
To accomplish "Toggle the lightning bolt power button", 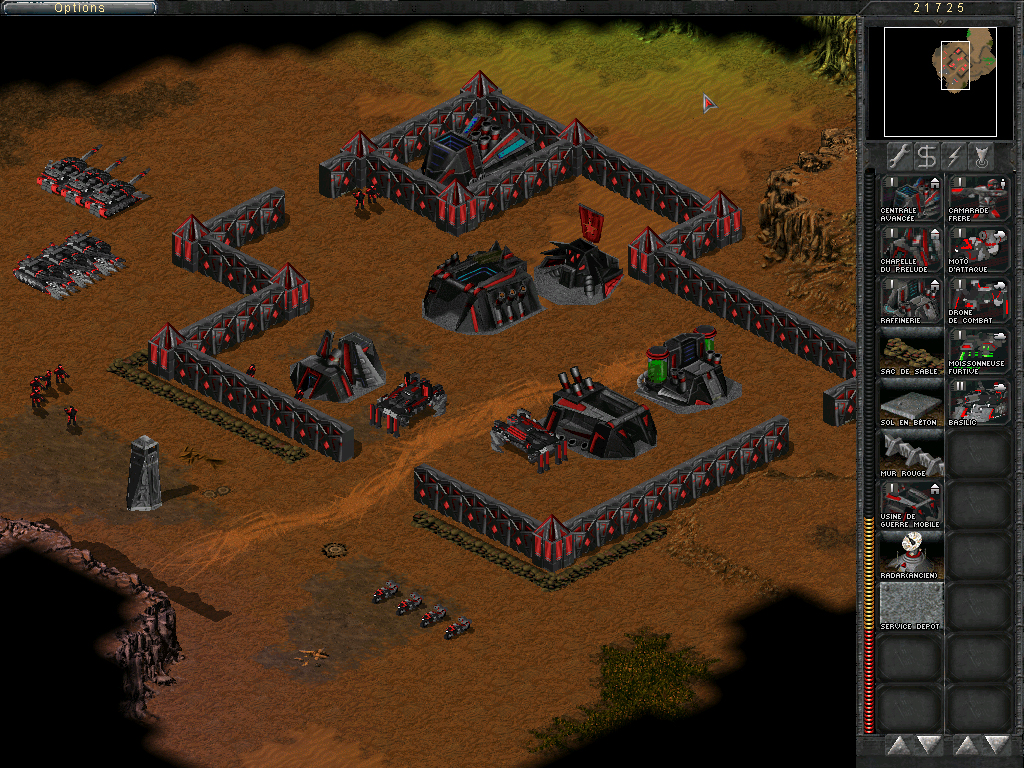I will click(x=955, y=156).
